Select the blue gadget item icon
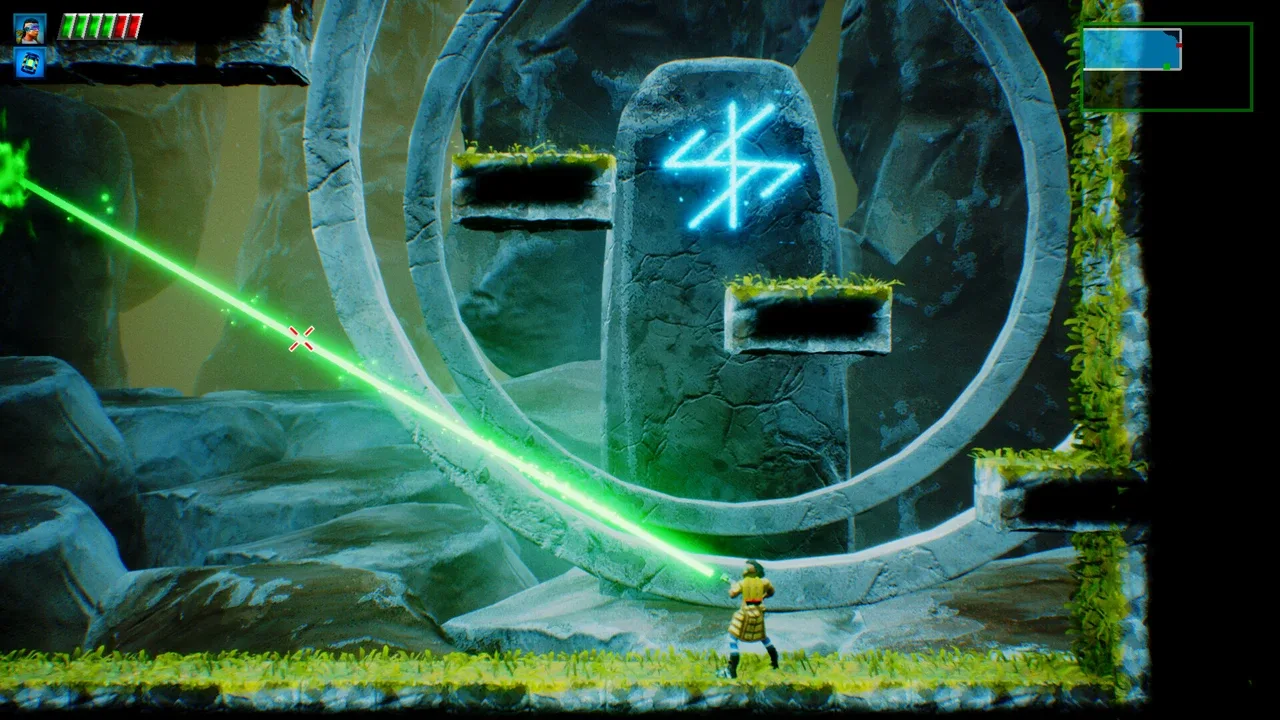Viewport: 1280px width, 720px height. coord(29,63)
